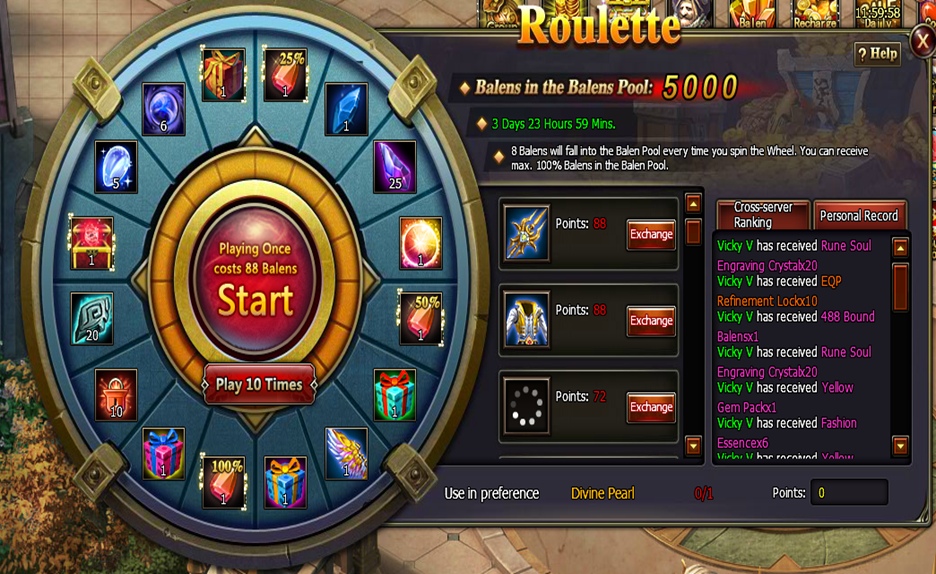Switch to the Cross-server Ranking tab

coord(763,215)
